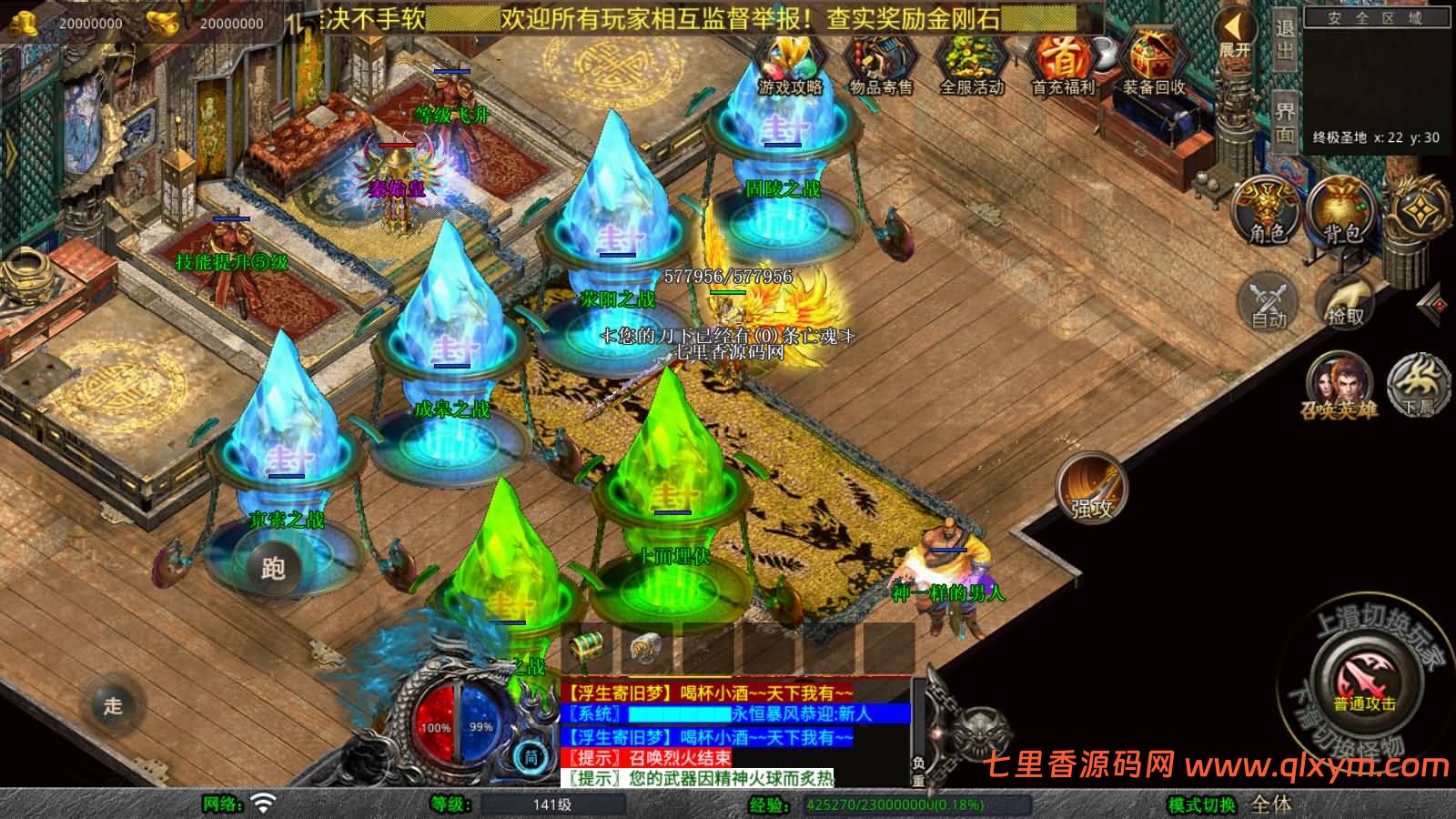Switch movement to 走 walk mode
This screenshot has width=1456, height=819.
[x=113, y=704]
